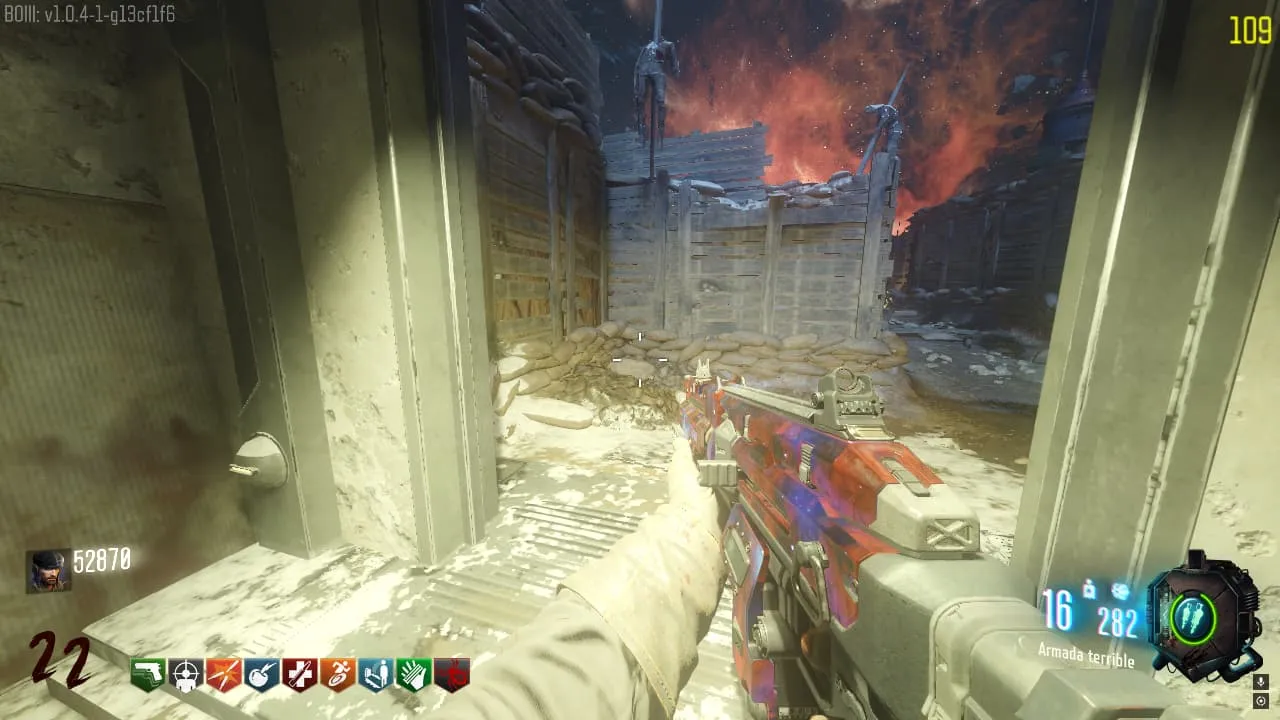
Task: Choose the orange Double Tap bullet perk icon
Action: click(224, 675)
